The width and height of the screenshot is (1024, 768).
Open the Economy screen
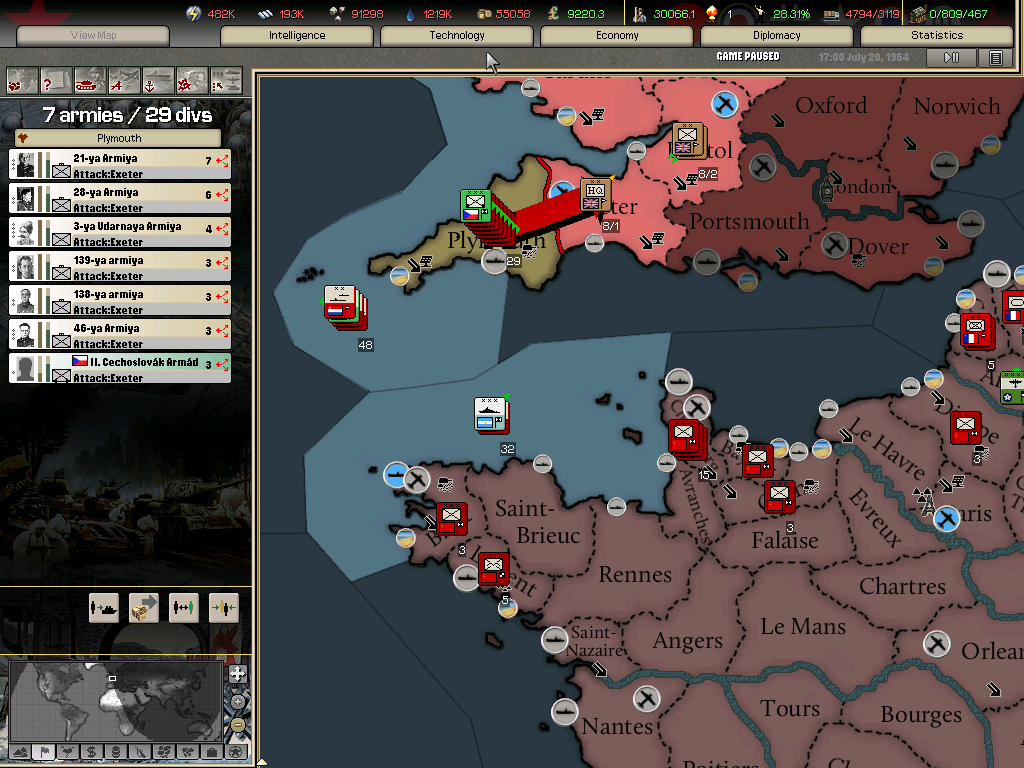[617, 36]
